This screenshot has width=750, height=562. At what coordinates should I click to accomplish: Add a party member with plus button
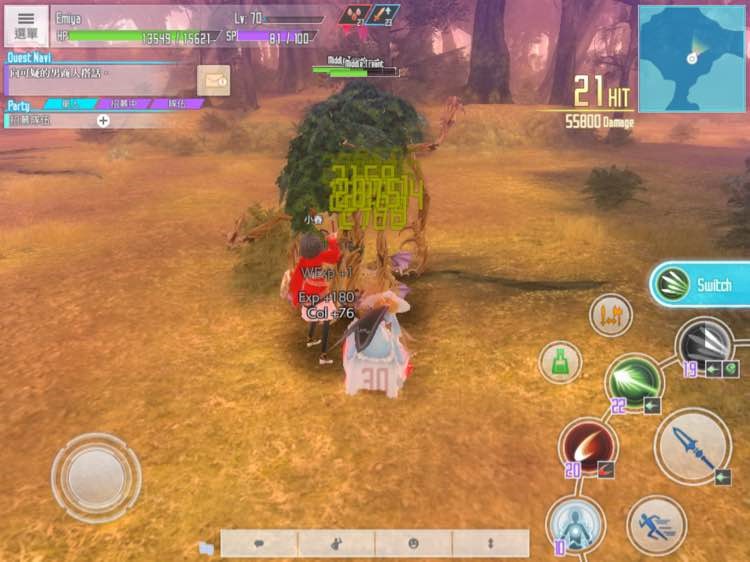(103, 120)
